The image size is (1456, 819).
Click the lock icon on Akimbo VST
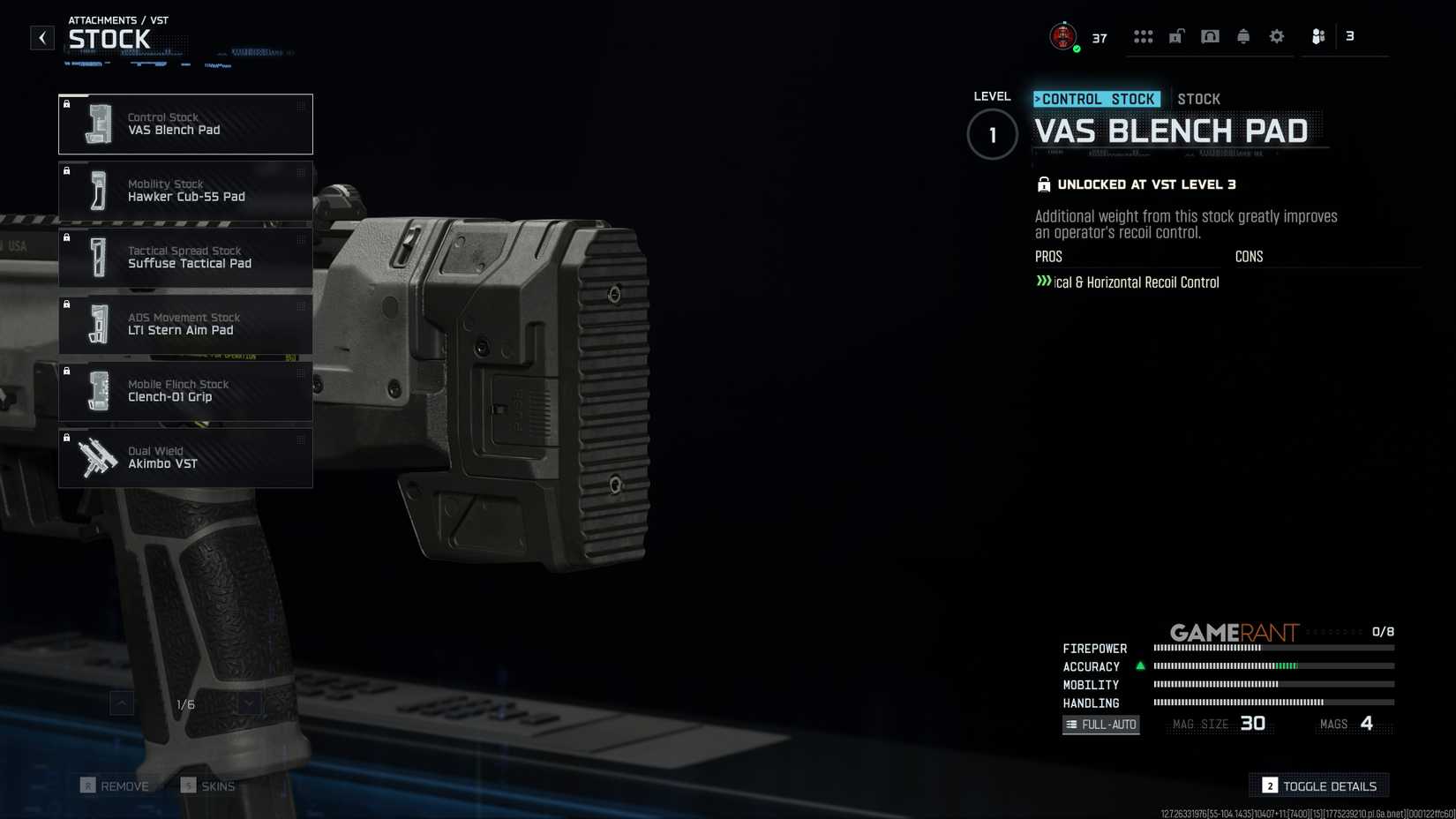pos(68,439)
